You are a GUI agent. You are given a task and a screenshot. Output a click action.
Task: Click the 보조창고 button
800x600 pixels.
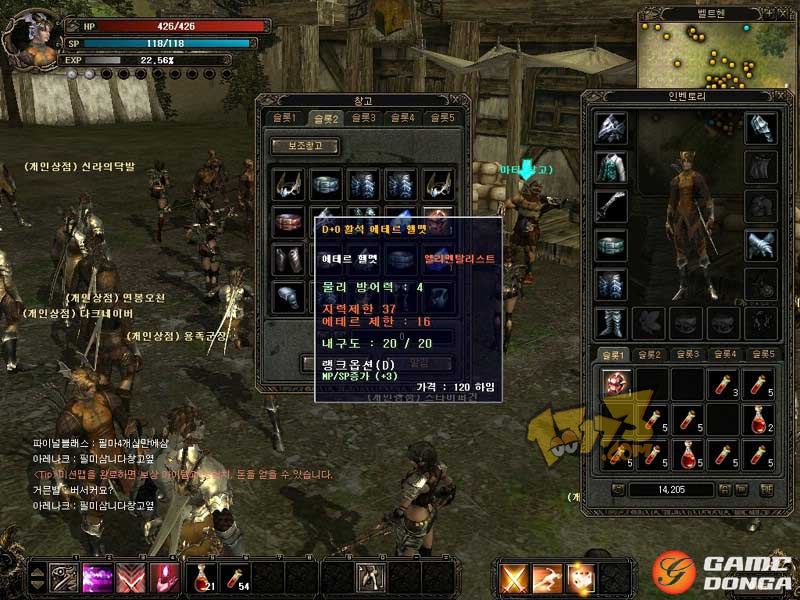[304, 146]
